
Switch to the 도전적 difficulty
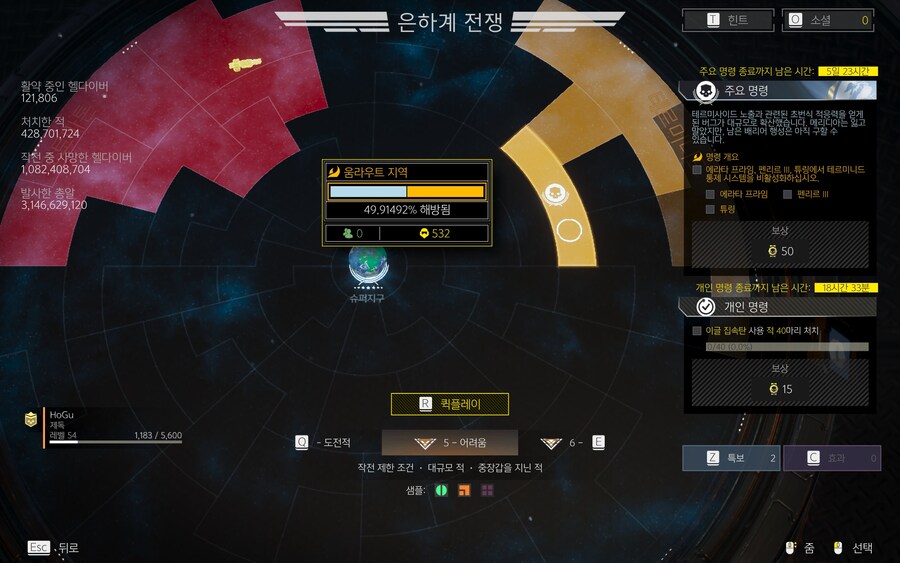(x=323, y=443)
